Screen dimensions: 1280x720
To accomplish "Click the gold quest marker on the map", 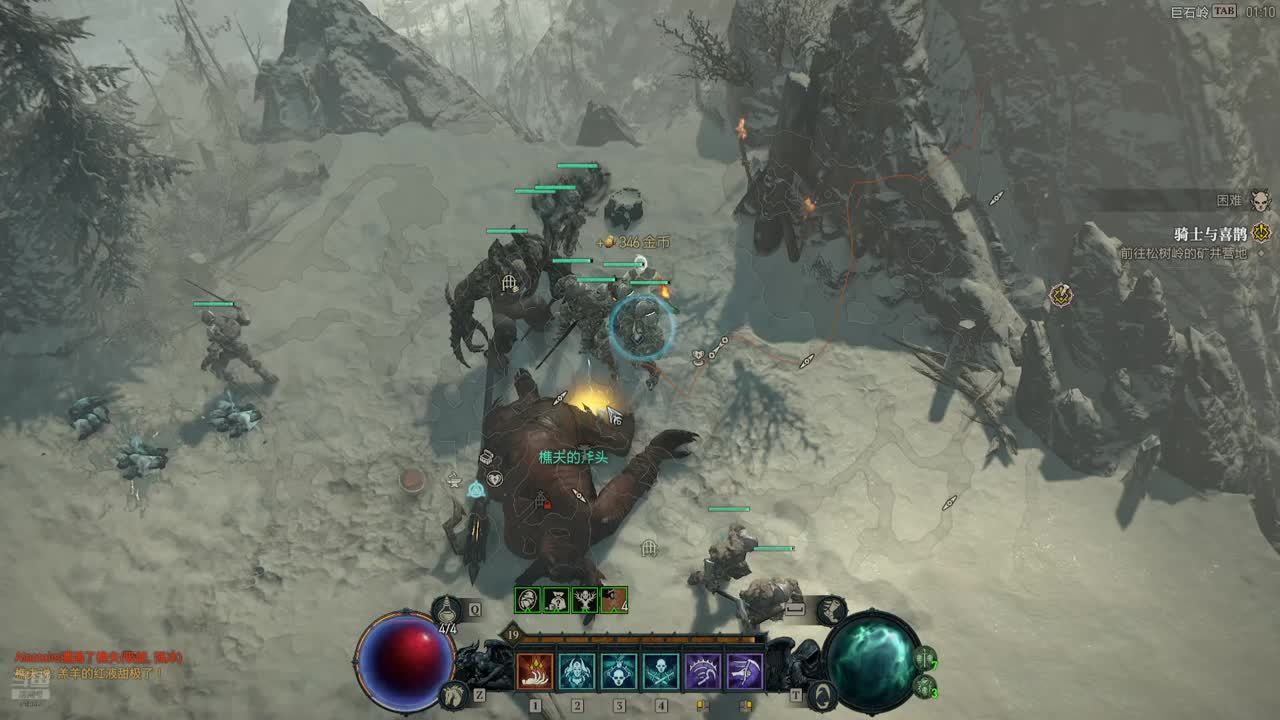I will click(x=1060, y=295).
